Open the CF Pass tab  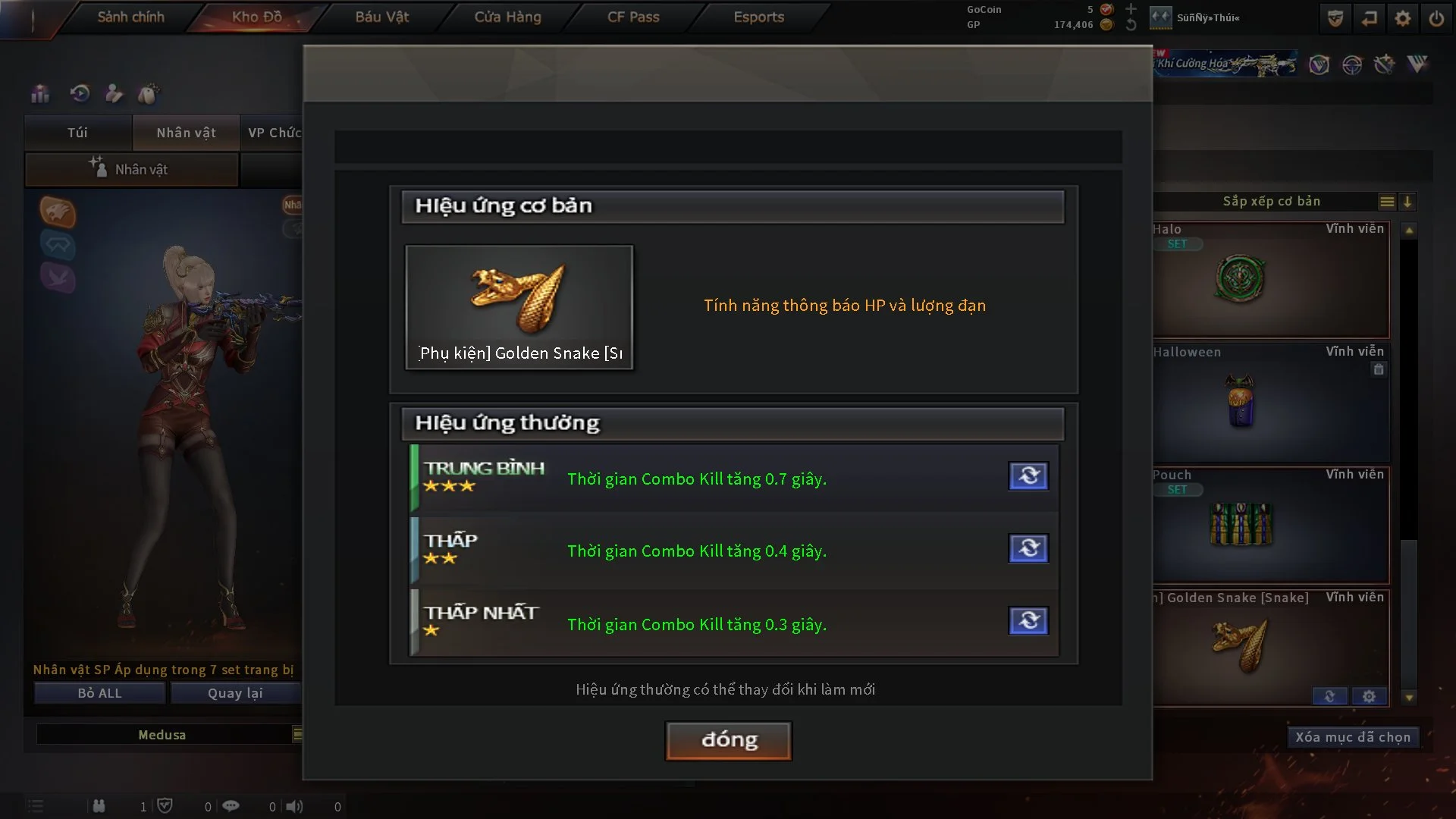633,17
